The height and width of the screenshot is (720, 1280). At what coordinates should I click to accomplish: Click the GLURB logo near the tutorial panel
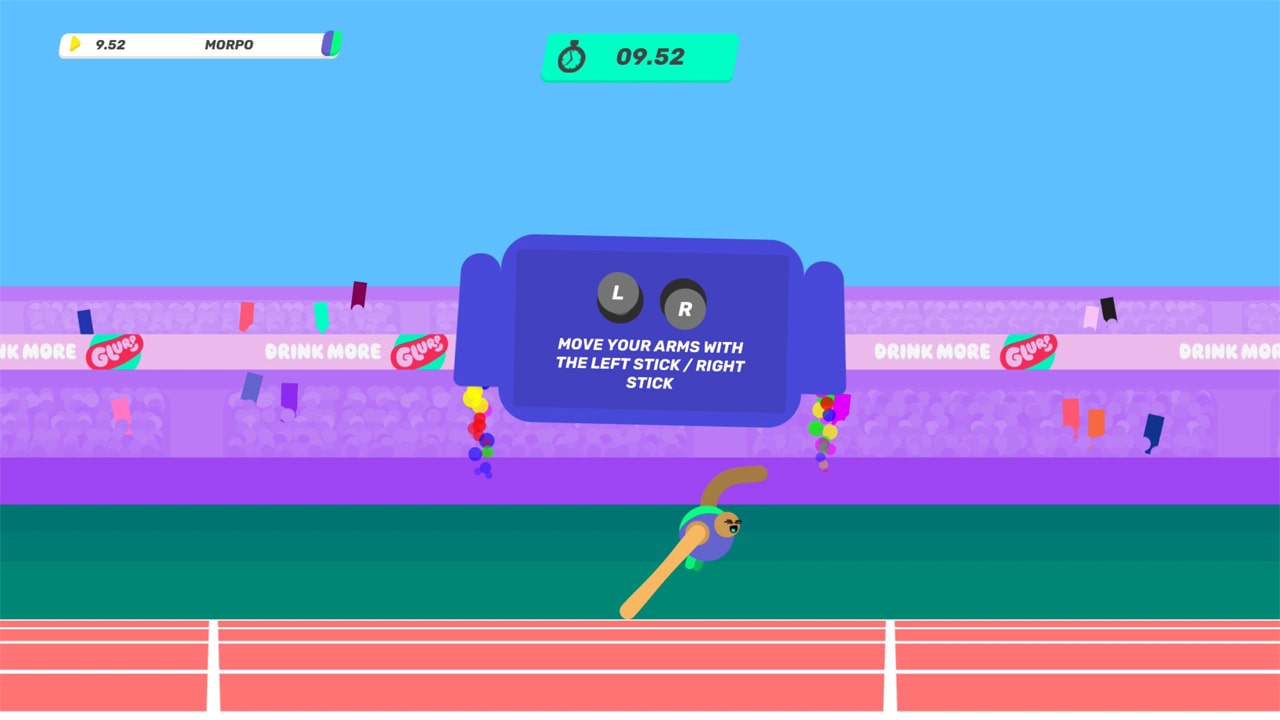(x=422, y=349)
